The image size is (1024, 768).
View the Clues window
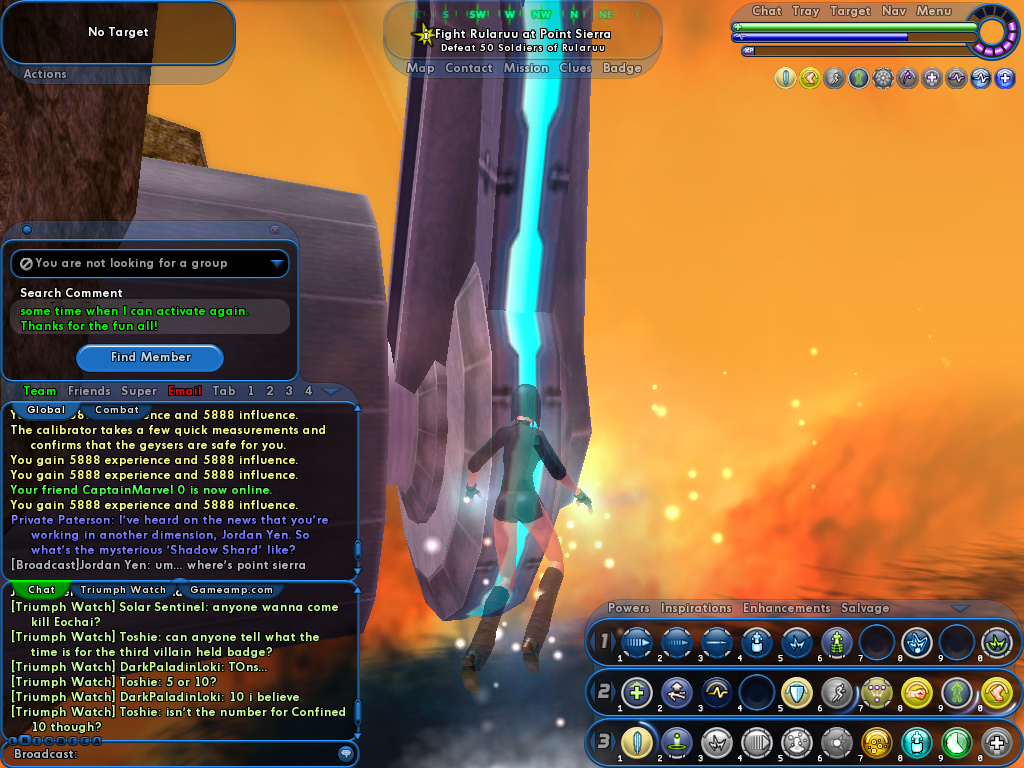[x=575, y=68]
